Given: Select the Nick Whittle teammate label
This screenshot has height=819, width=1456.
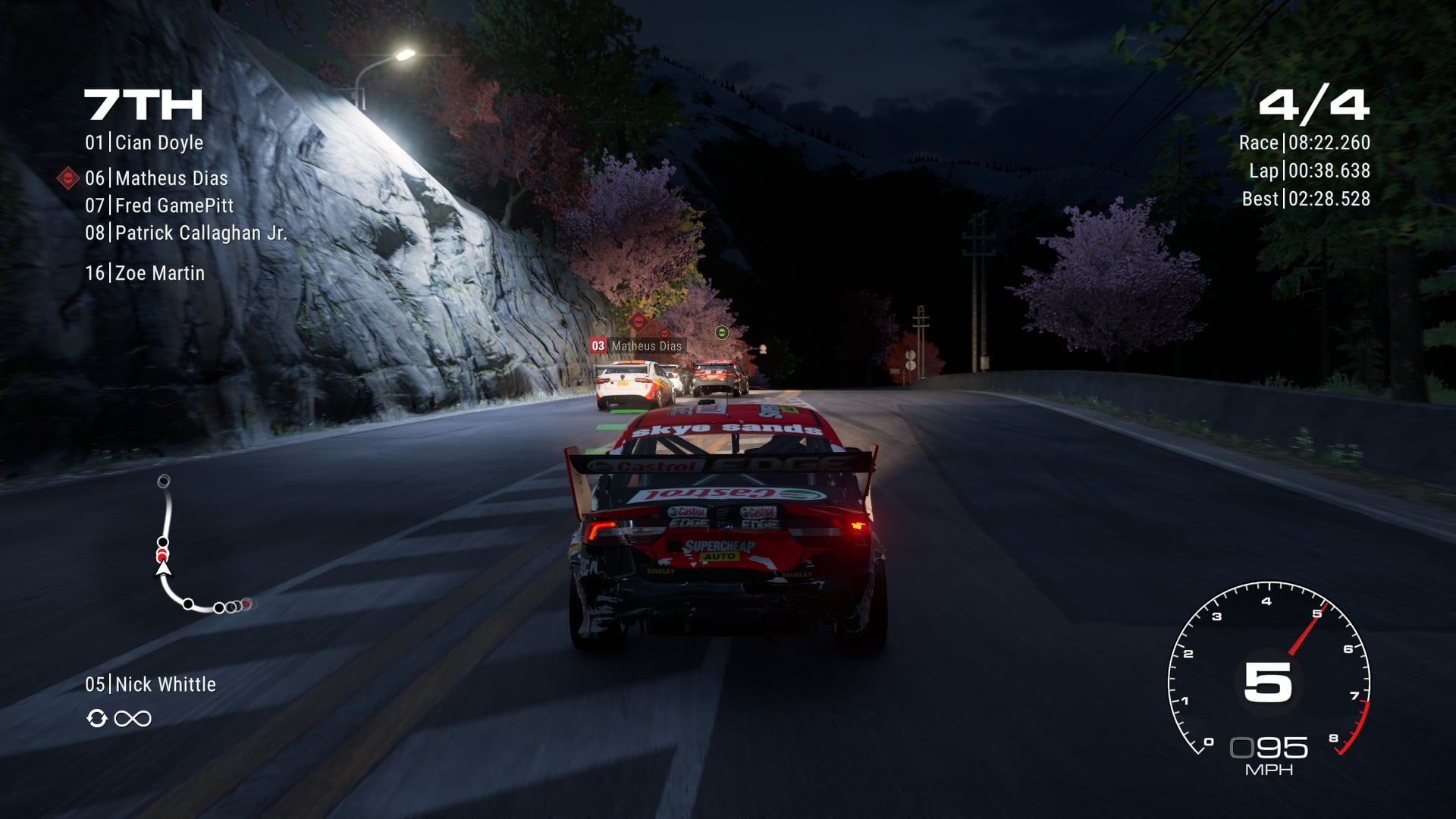Looking at the screenshot, I should [150, 684].
